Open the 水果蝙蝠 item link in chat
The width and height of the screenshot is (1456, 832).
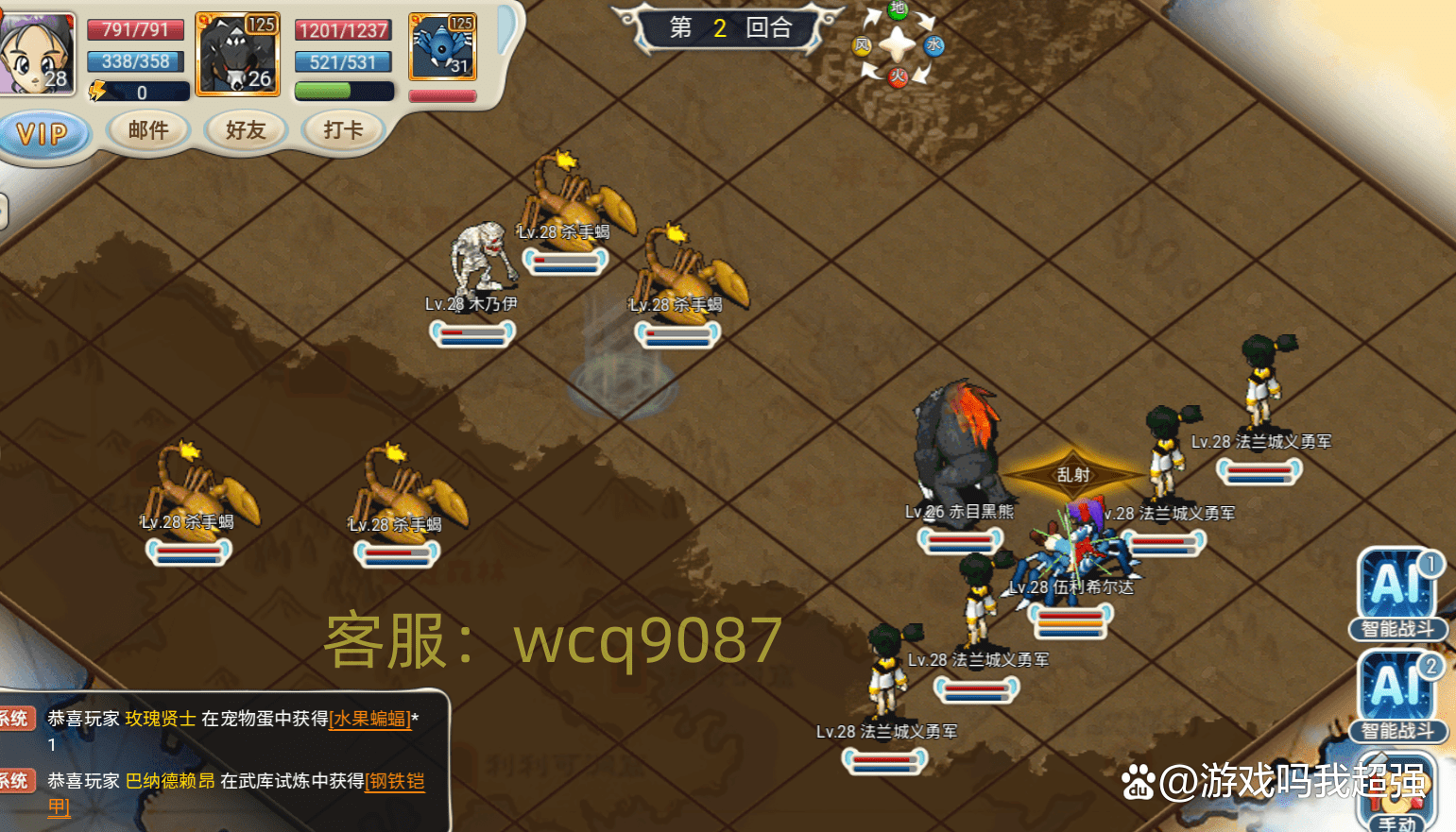coord(370,719)
